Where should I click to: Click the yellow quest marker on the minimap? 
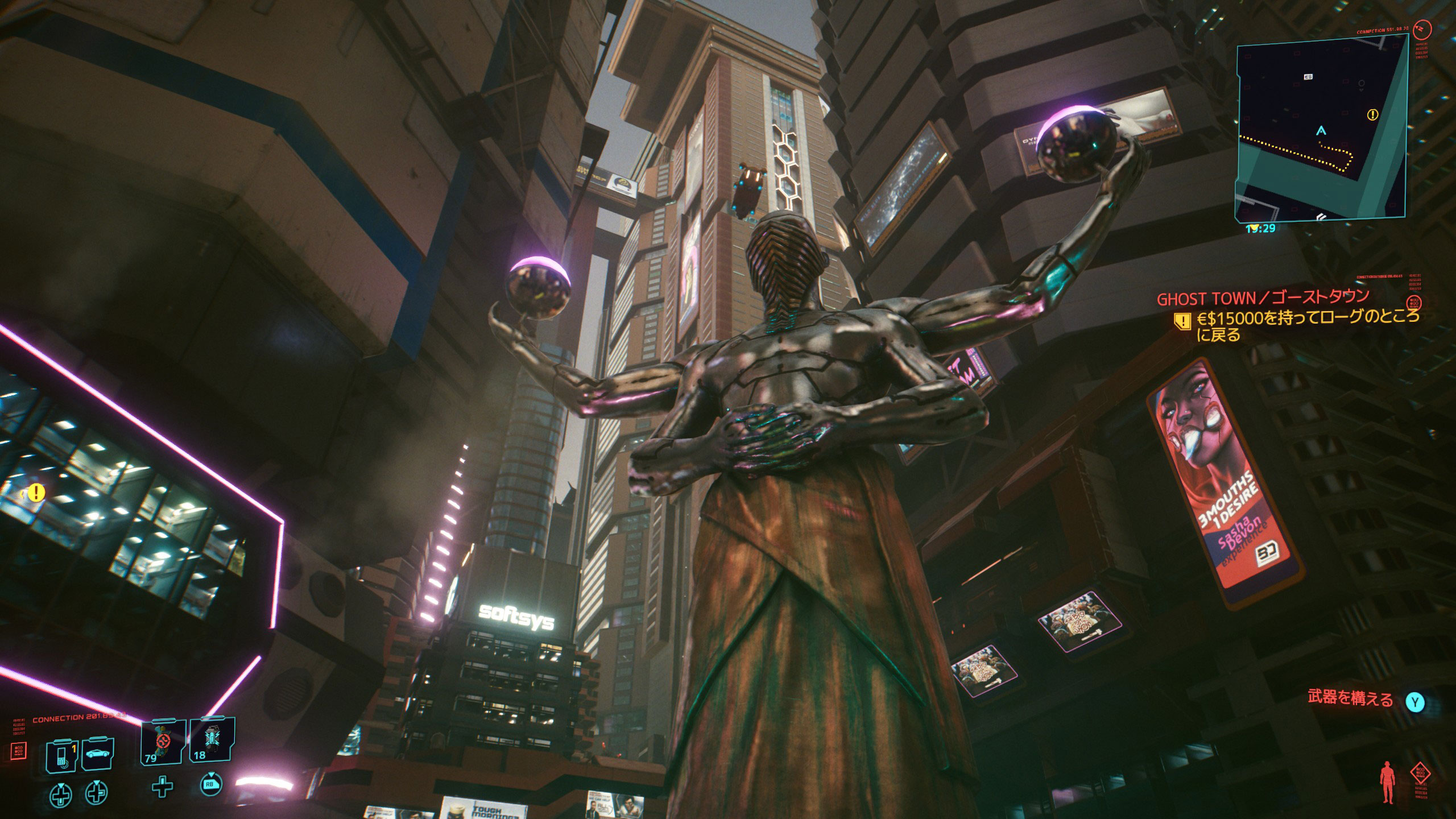(1372, 115)
